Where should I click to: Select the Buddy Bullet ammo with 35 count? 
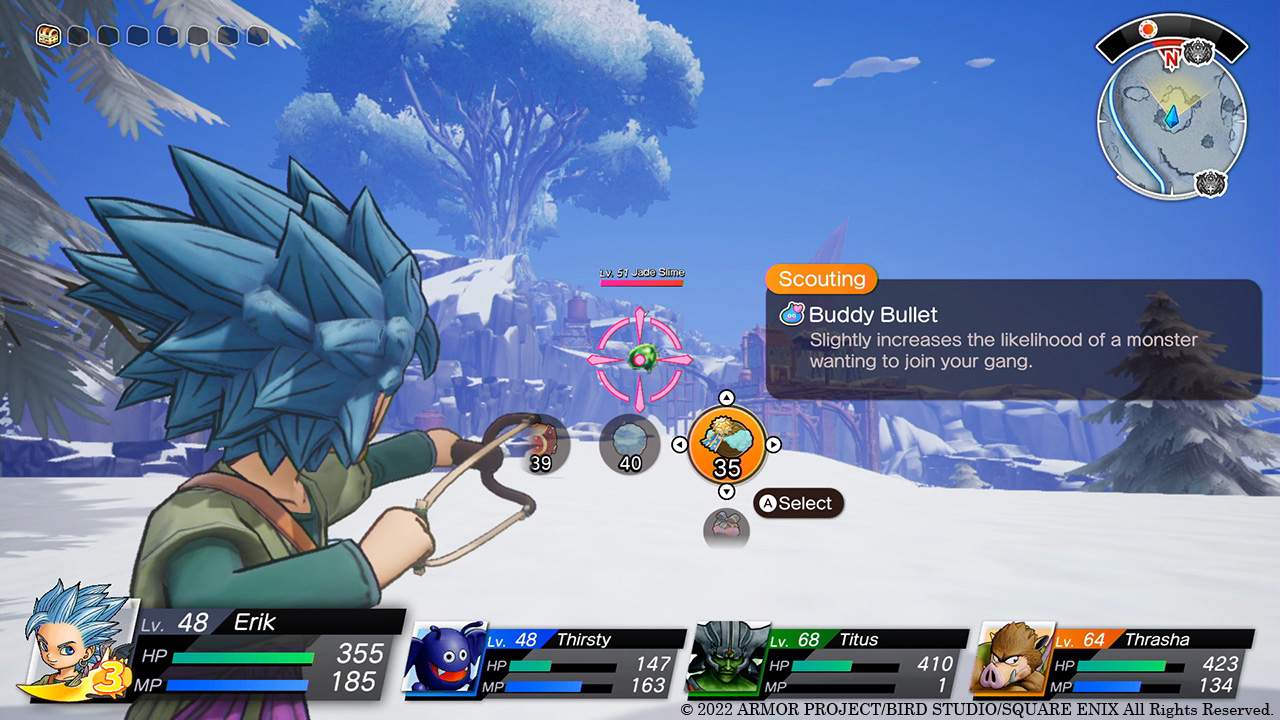[x=727, y=442]
